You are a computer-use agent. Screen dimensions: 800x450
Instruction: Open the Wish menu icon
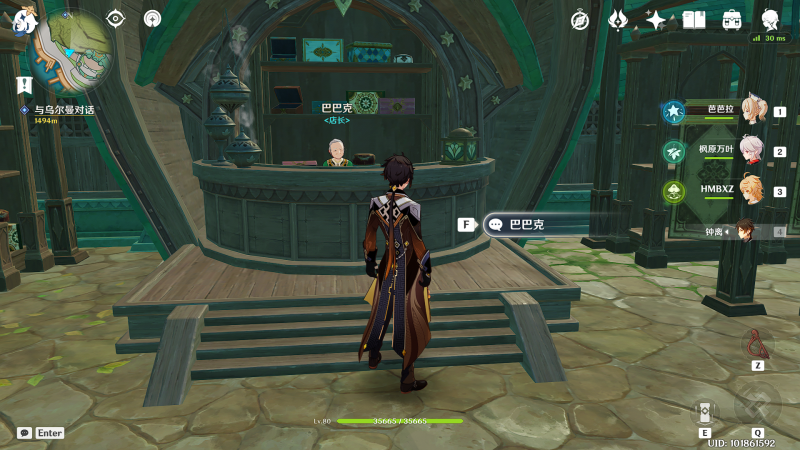click(618, 19)
